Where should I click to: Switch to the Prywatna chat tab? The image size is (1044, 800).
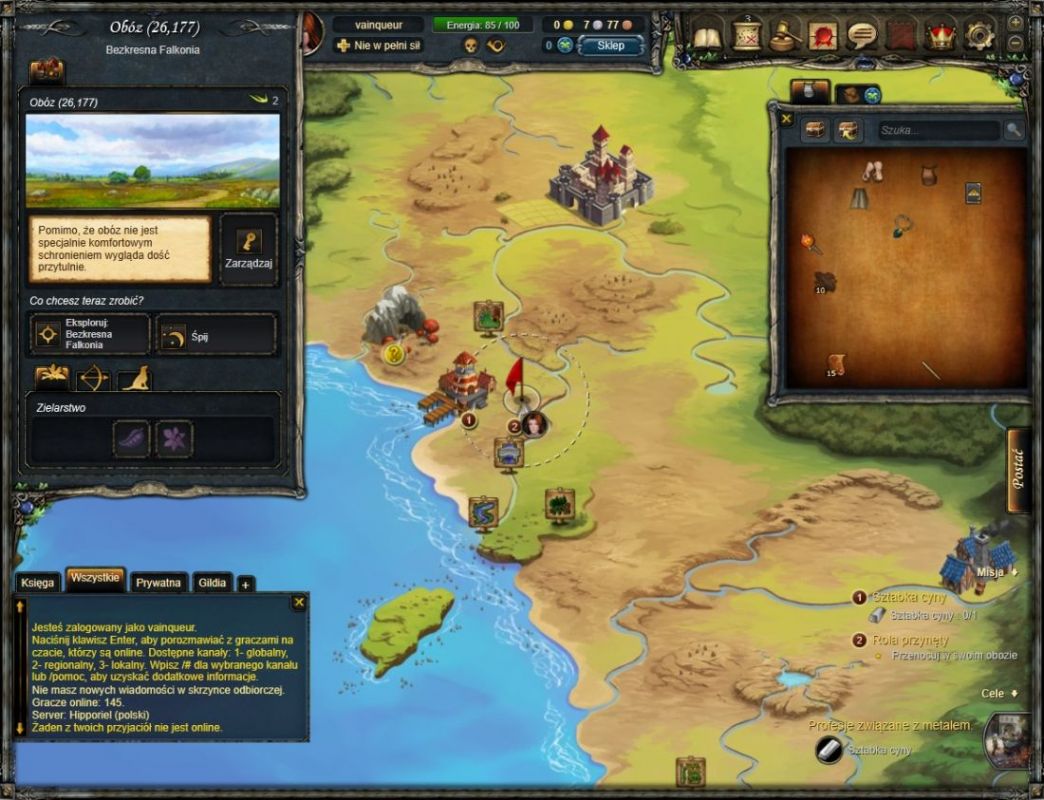coord(159,582)
